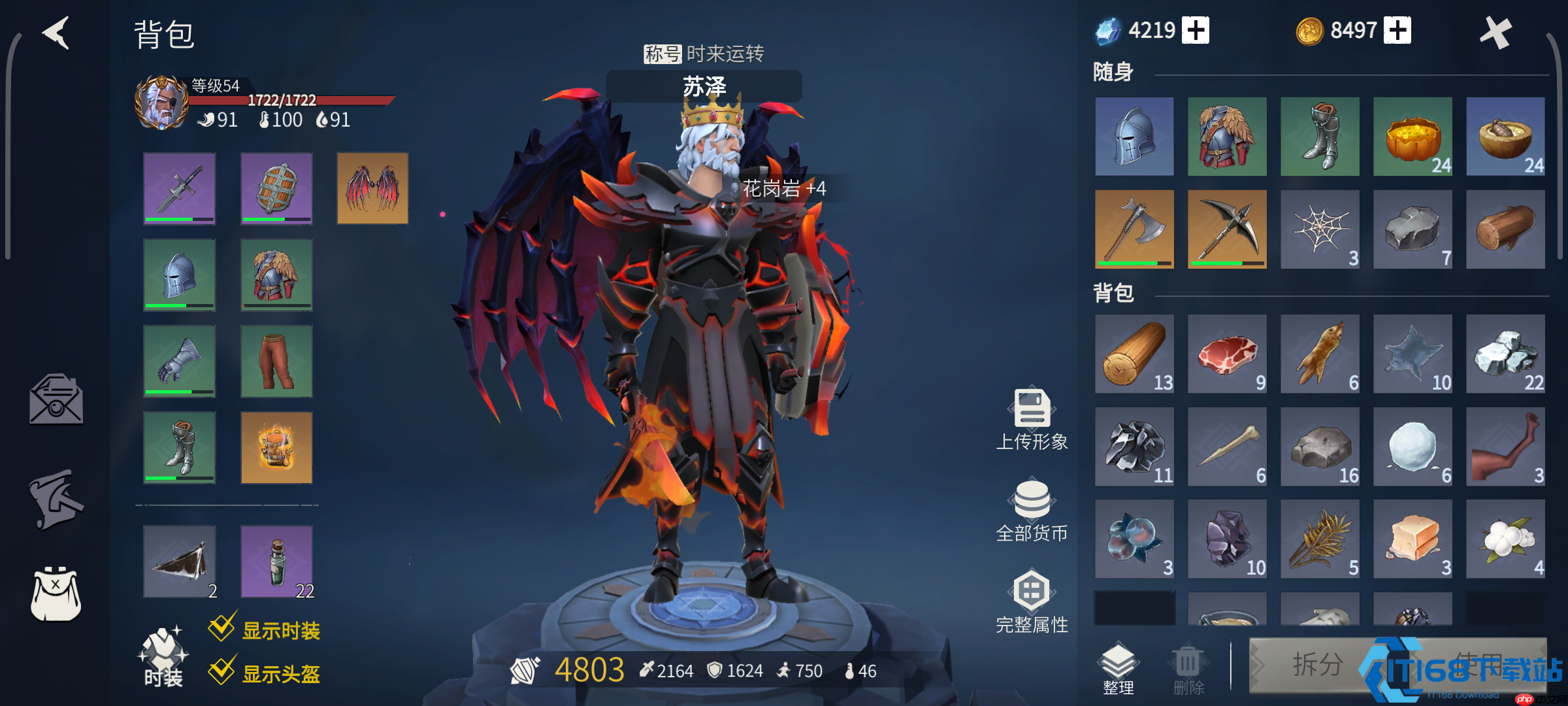Select the pickaxe tool slot
The height and width of the screenshot is (706, 1568).
click(x=1227, y=229)
